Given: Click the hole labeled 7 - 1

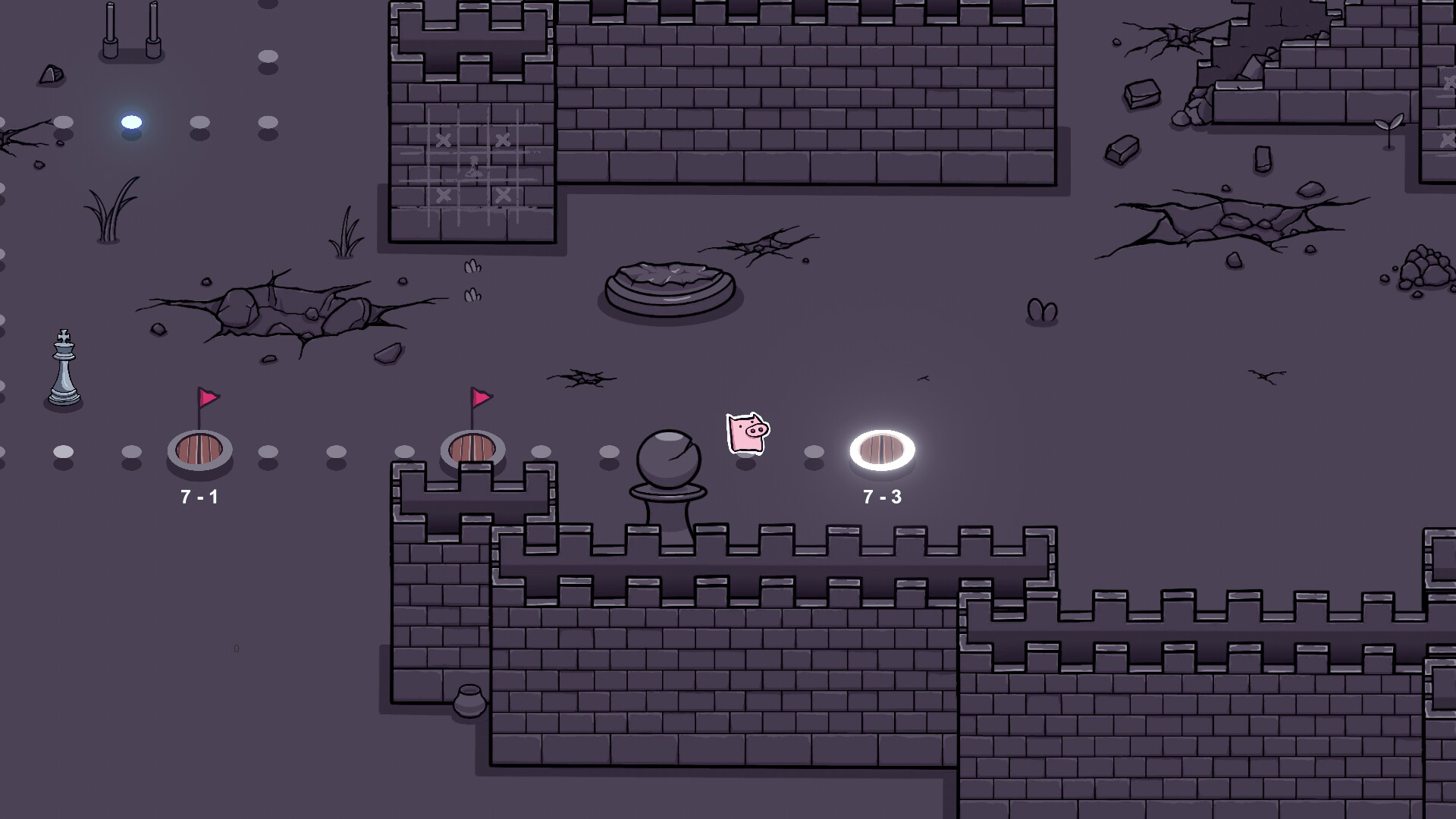Looking at the screenshot, I should click(200, 447).
